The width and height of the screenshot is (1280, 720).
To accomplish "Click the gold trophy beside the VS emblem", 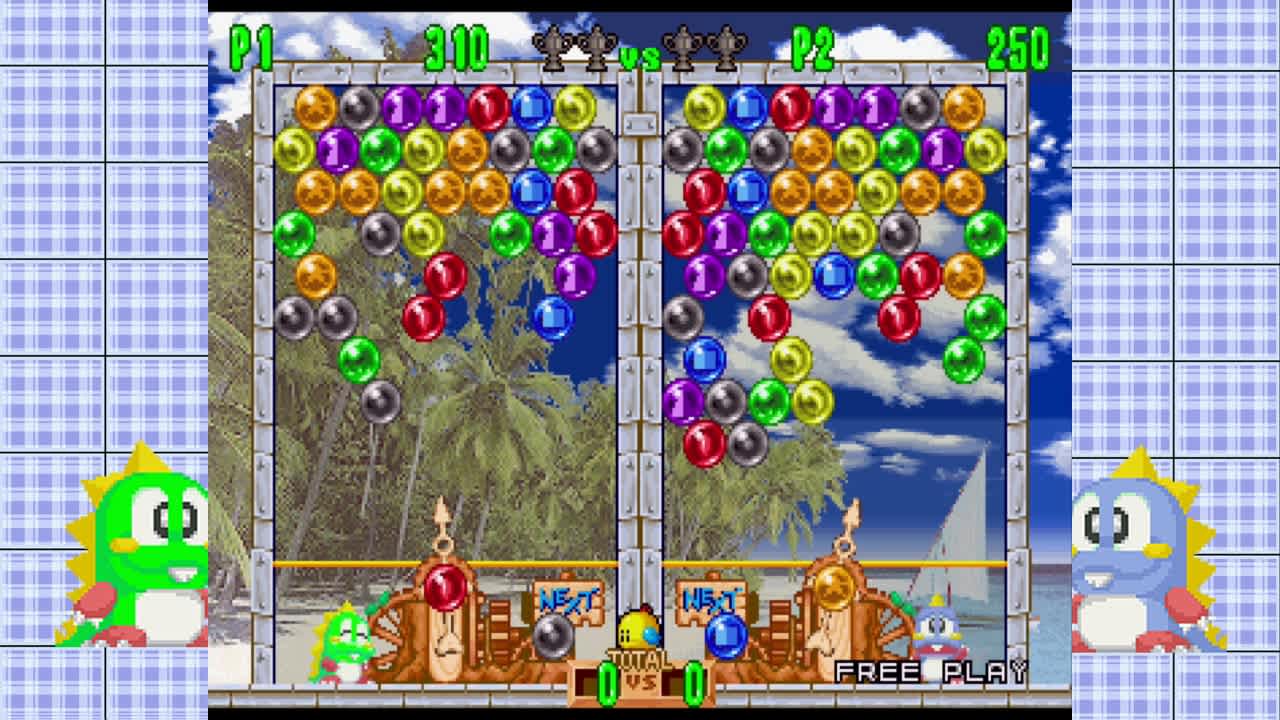I will (x=598, y=45).
